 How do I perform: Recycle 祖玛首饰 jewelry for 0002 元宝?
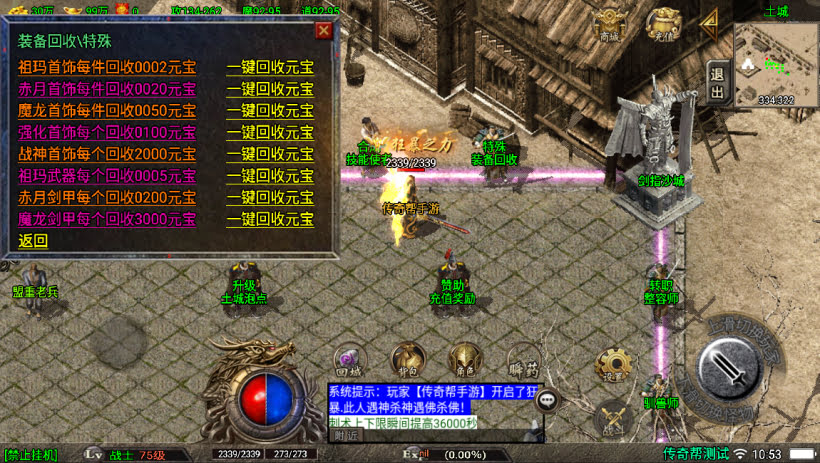270,67
